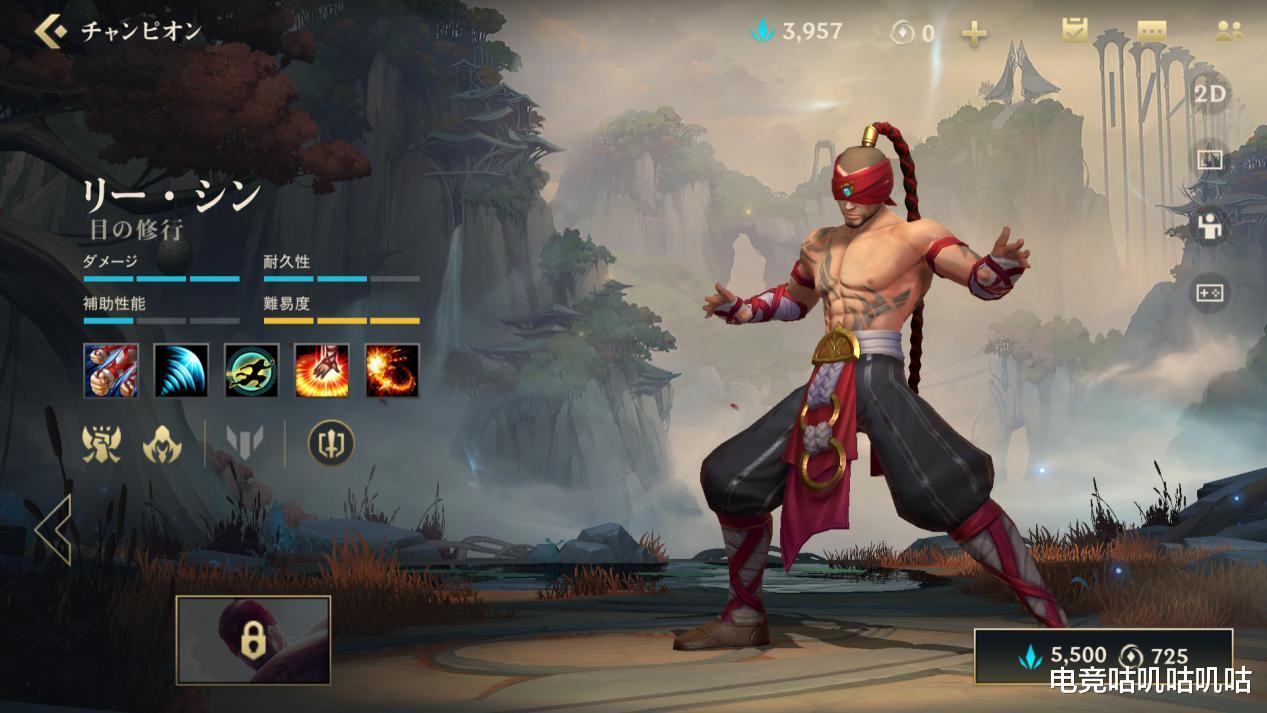Show previous champion with left arrow
The width and height of the screenshot is (1267, 713).
pos(53,530)
